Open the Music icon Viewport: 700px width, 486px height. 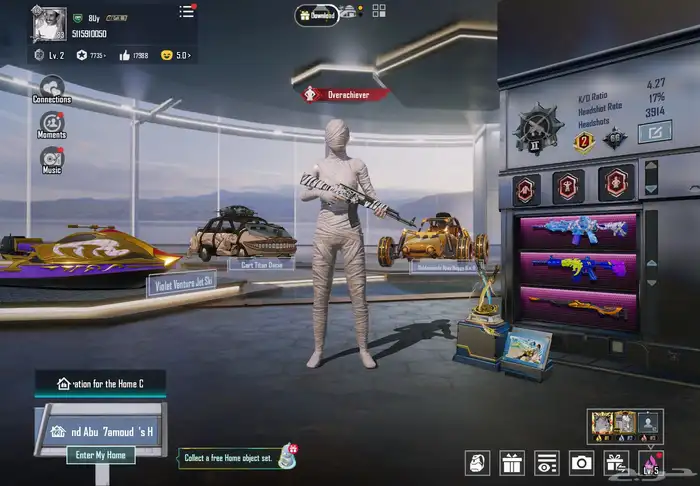tap(51, 159)
